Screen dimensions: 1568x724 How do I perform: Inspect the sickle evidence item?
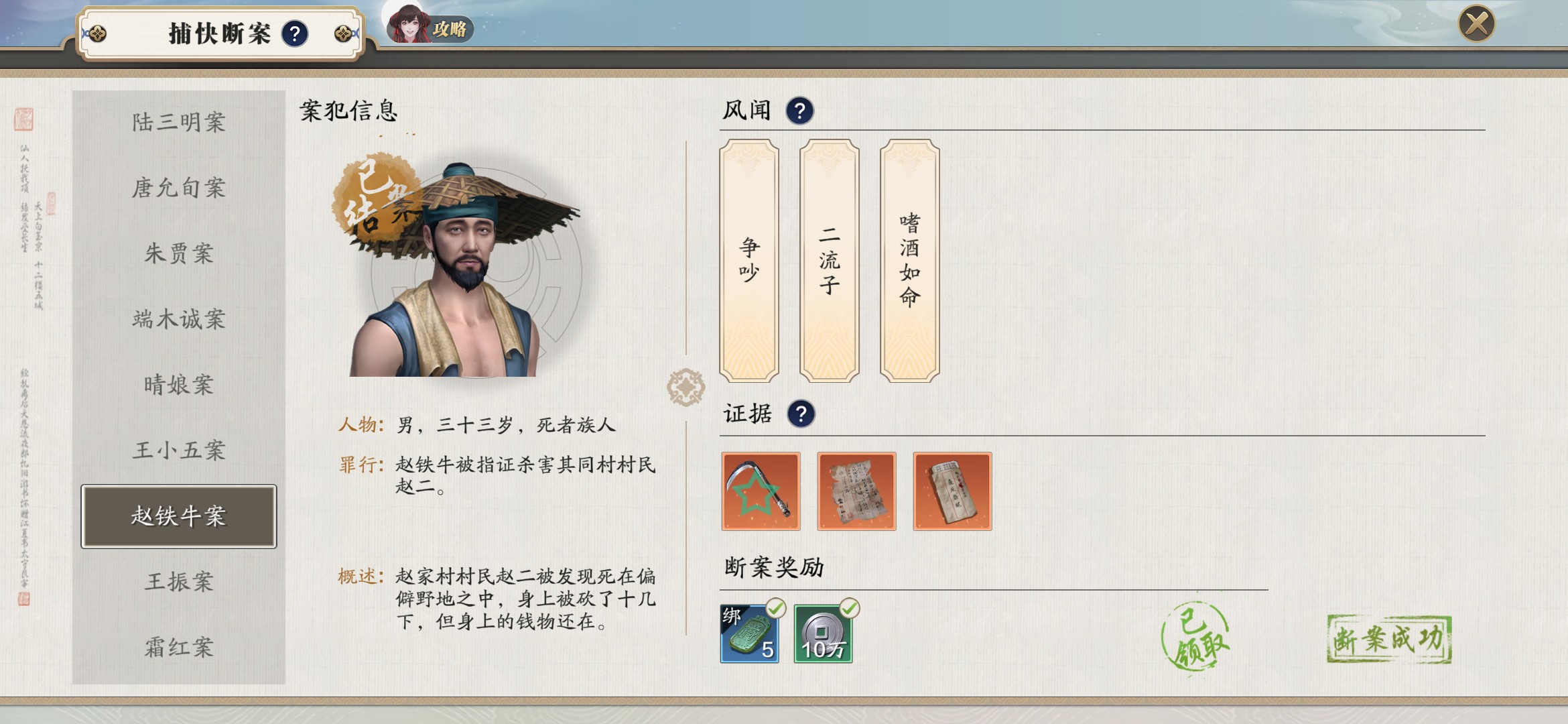tap(761, 491)
